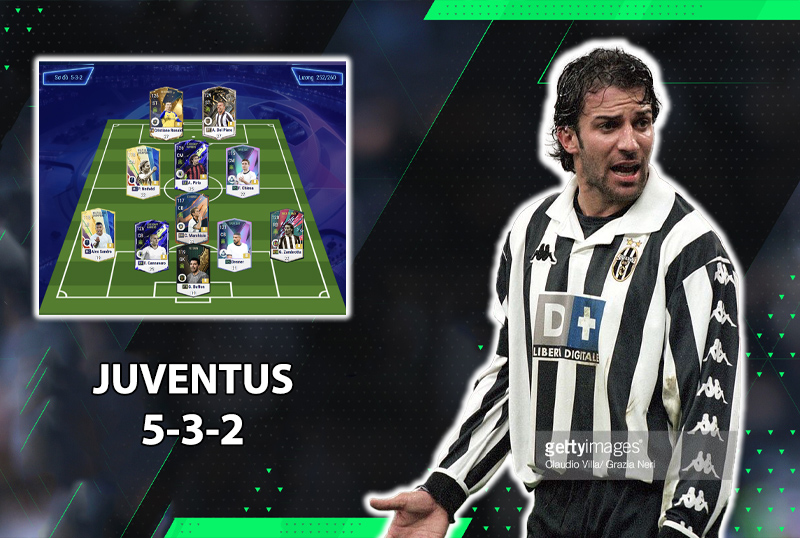This screenshot has height=538, width=800.
Task: Click the F. Chiesa player card
Action: [x=241, y=169]
